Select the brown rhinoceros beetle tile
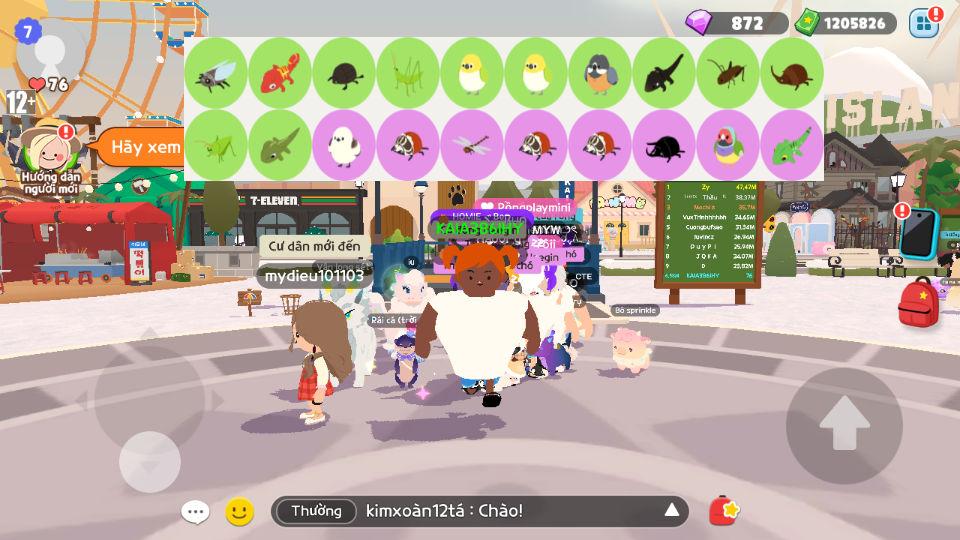Viewport: 960px width, 540px height. point(792,73)
